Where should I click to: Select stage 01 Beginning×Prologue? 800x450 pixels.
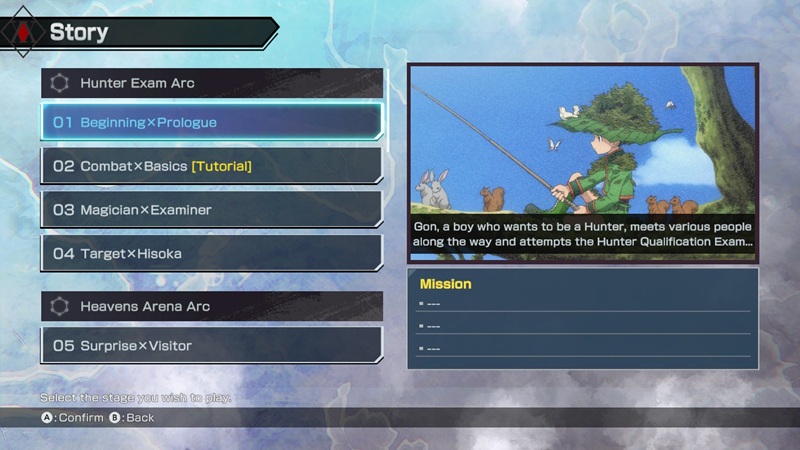coord(211,122)
